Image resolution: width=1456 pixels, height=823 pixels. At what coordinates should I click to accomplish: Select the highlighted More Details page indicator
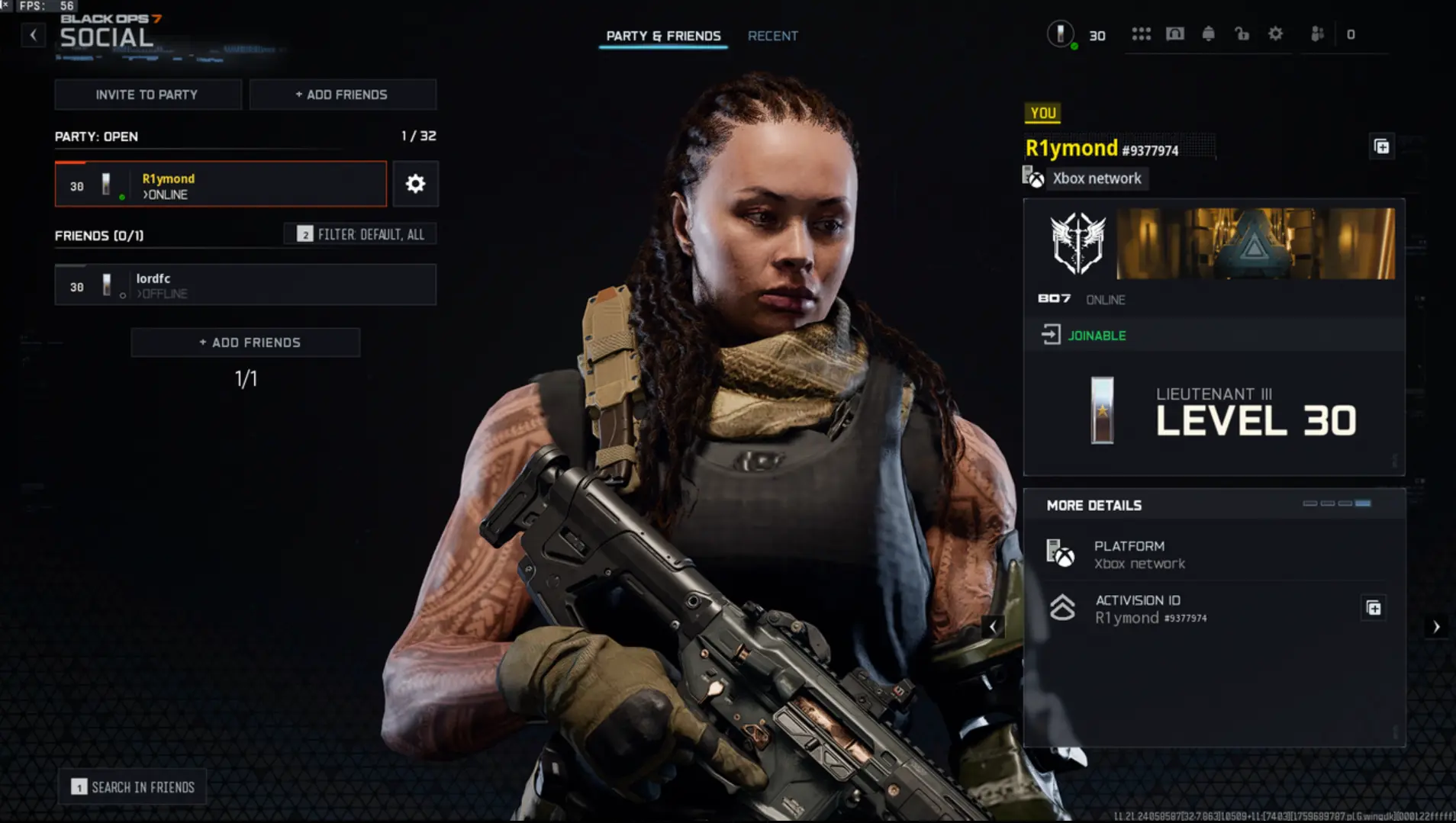click(x=1363, y=503)
